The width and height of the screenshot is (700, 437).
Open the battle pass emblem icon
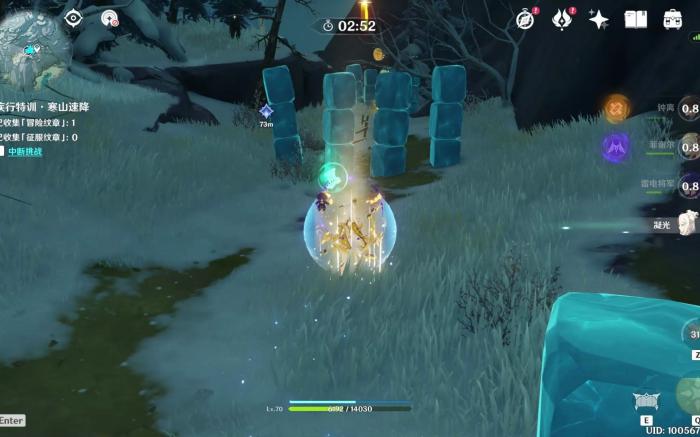point(563,19)
